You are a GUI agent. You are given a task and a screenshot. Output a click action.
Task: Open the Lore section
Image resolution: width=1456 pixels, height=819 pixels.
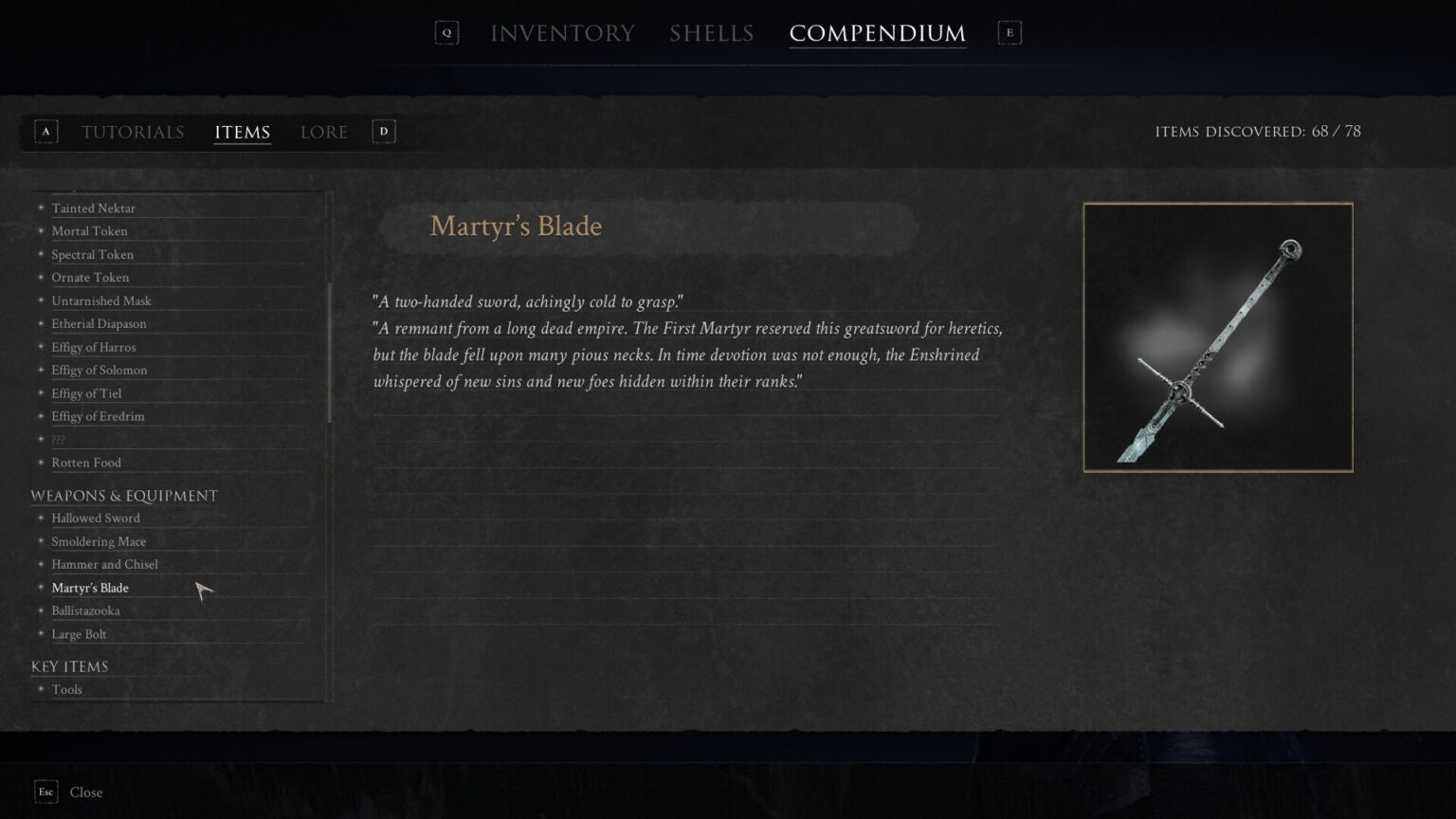(323, 132)
